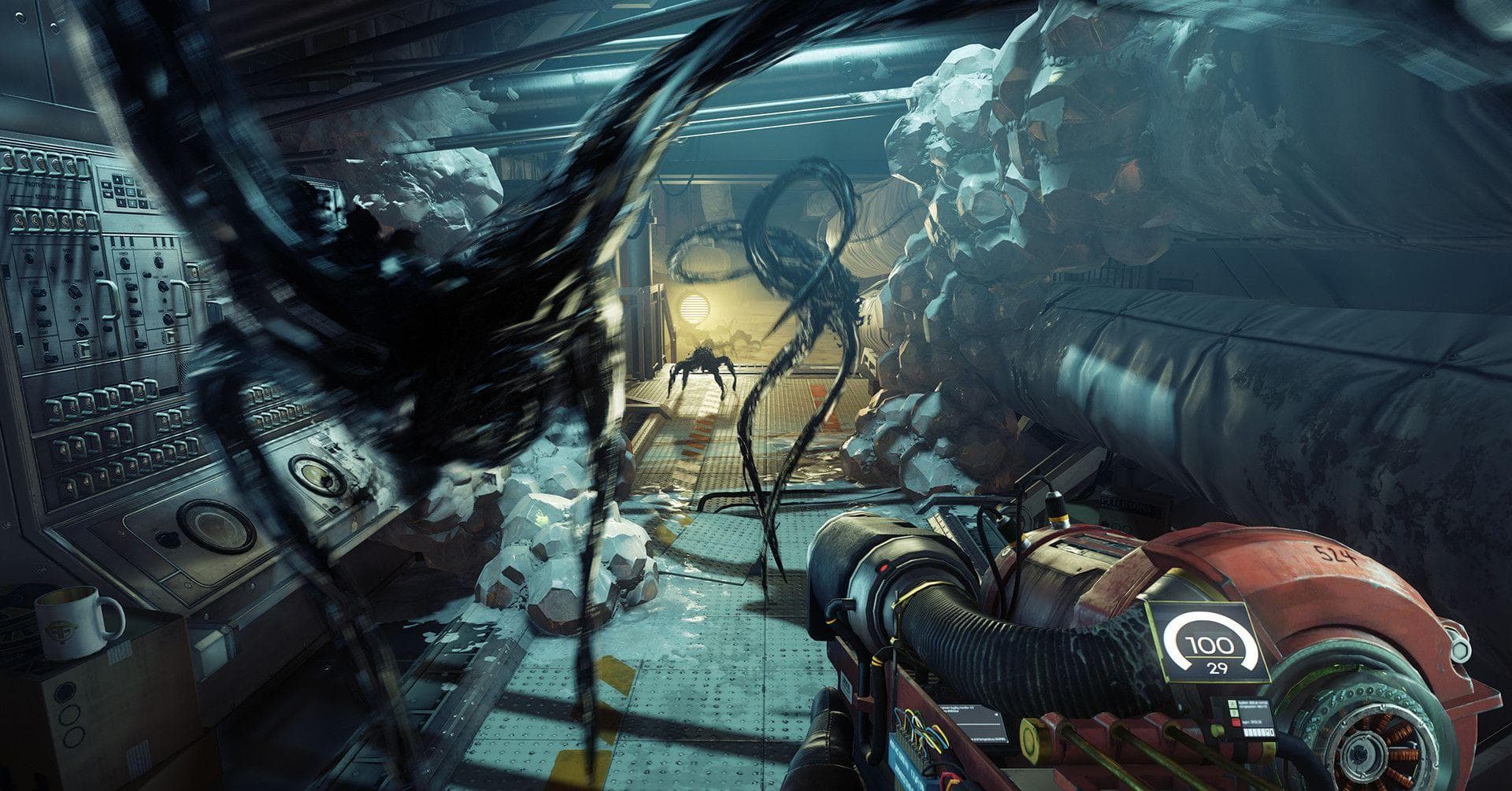This screenshot has height=791, width=1512.
Task: Click the red indicator light on the weapon panel
Action: [x=1235, y=723]
